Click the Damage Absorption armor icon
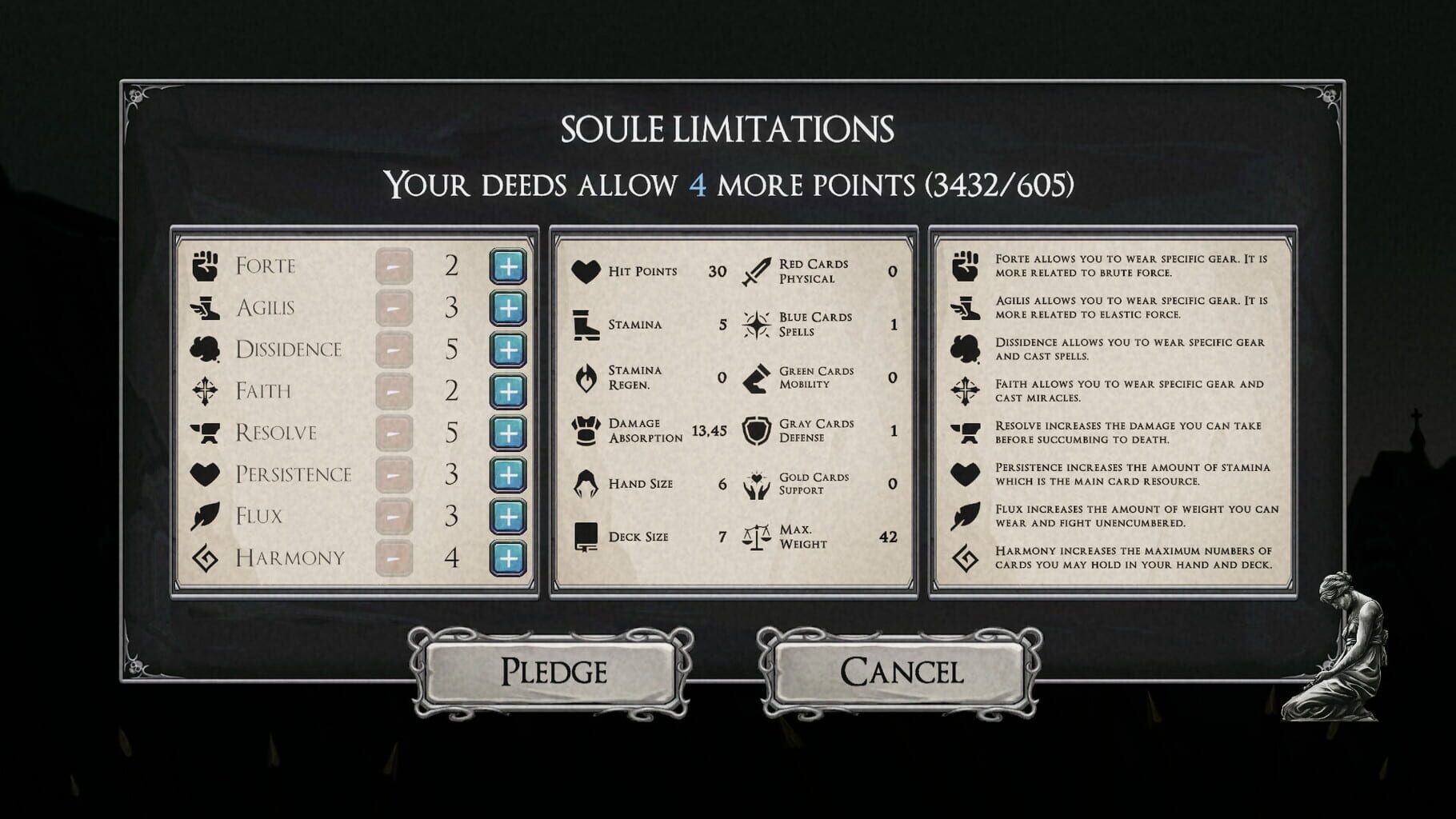Viewport: 1456px width, 819px height. point(586,429)
